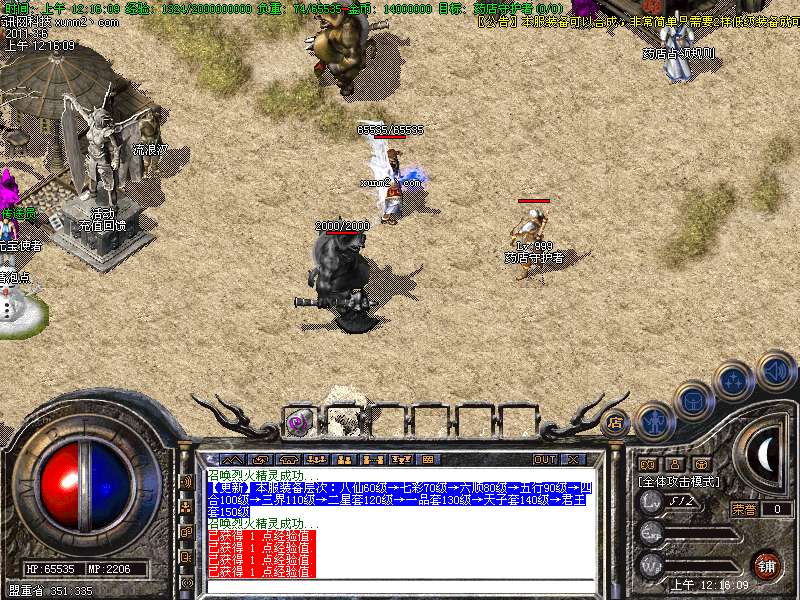Image resolution: width=800 pixels, height=600 pixels.
Task: Open the bag inventory round button
Action: tap(694, 400)
